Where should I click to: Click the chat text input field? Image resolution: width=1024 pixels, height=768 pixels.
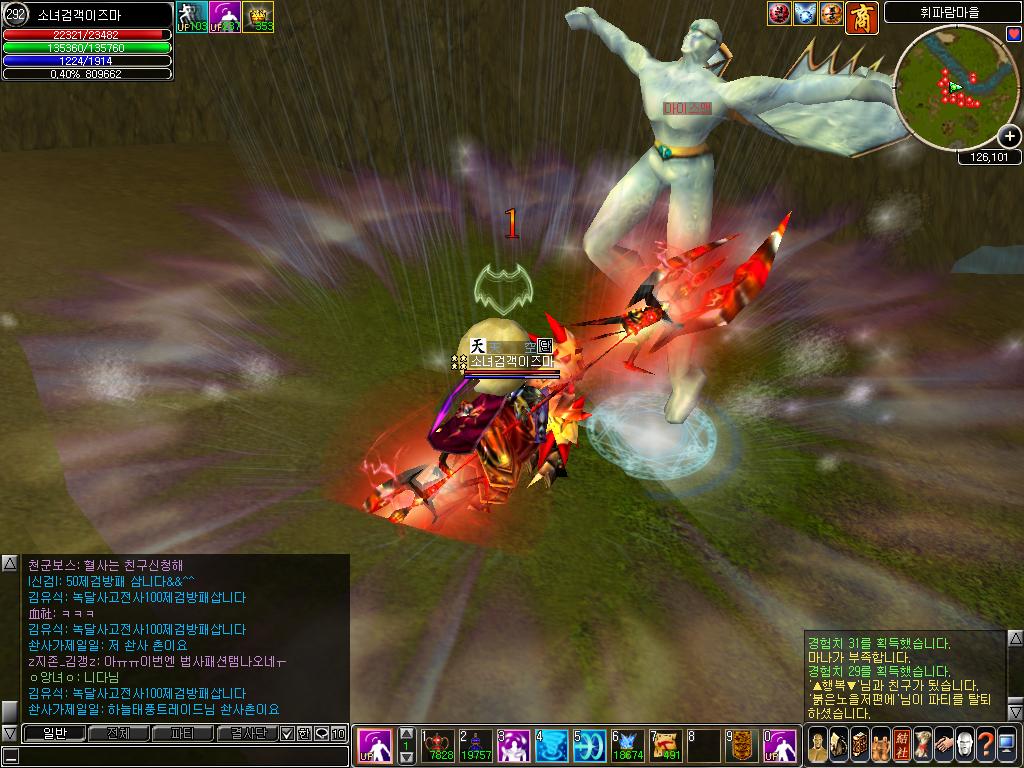pos(180,756)
